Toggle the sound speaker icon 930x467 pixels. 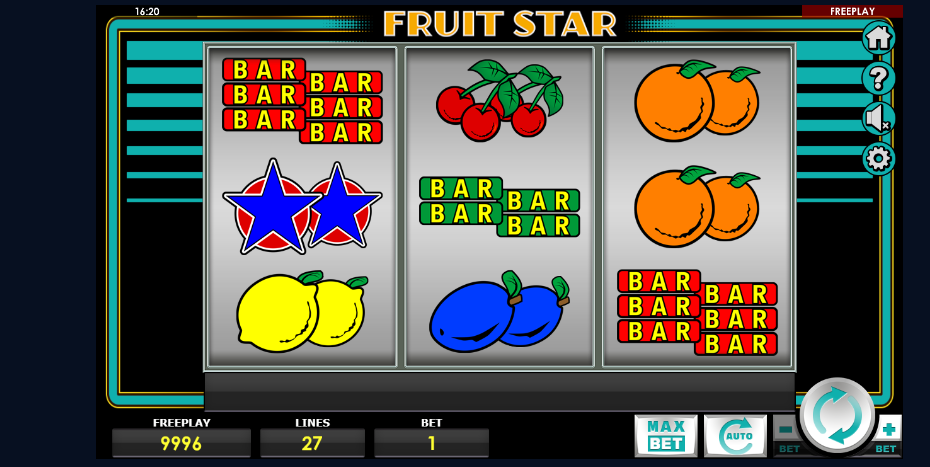tap(878, 118)
